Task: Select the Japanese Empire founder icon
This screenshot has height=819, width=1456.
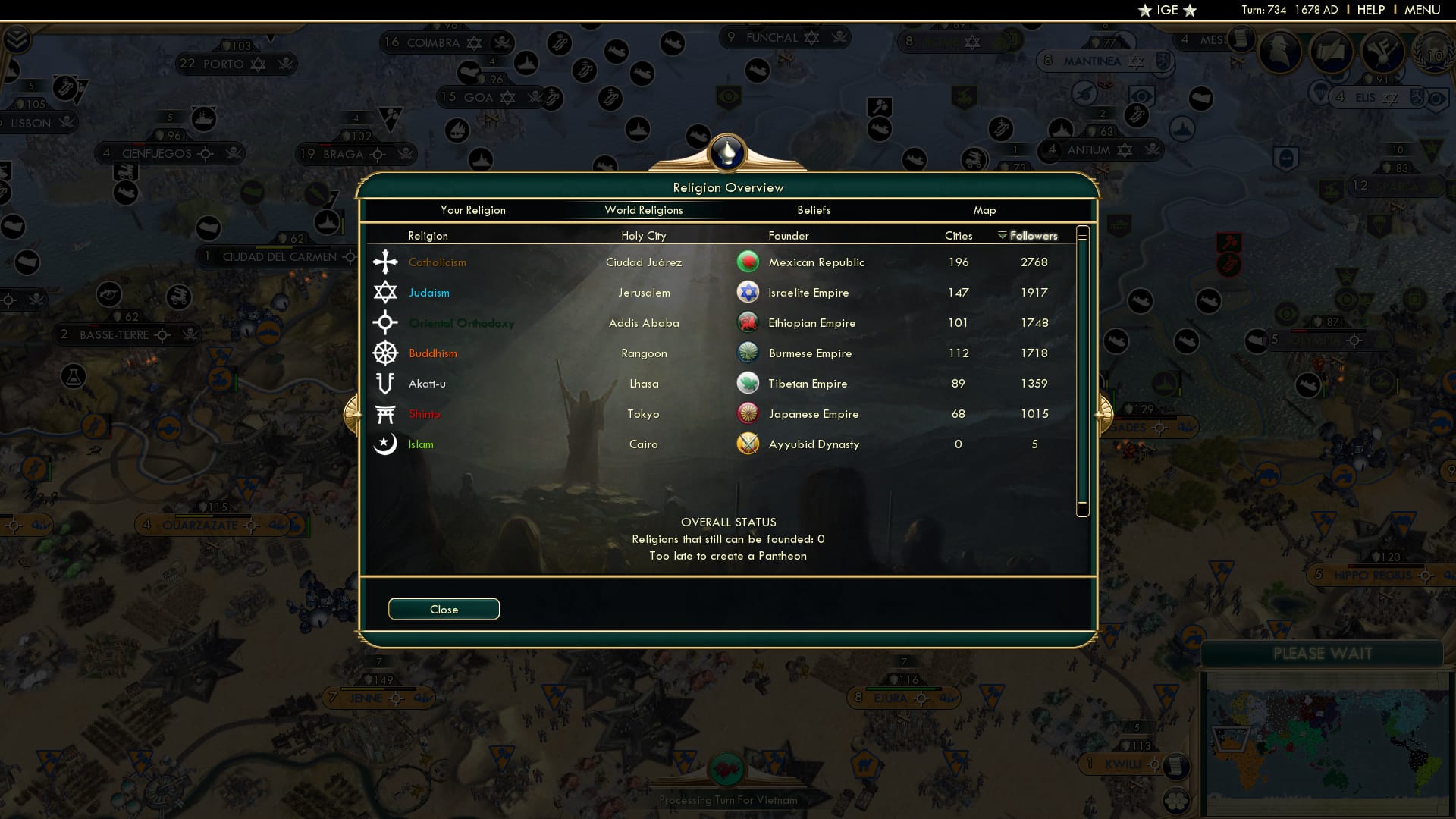Action: (748, 413)
